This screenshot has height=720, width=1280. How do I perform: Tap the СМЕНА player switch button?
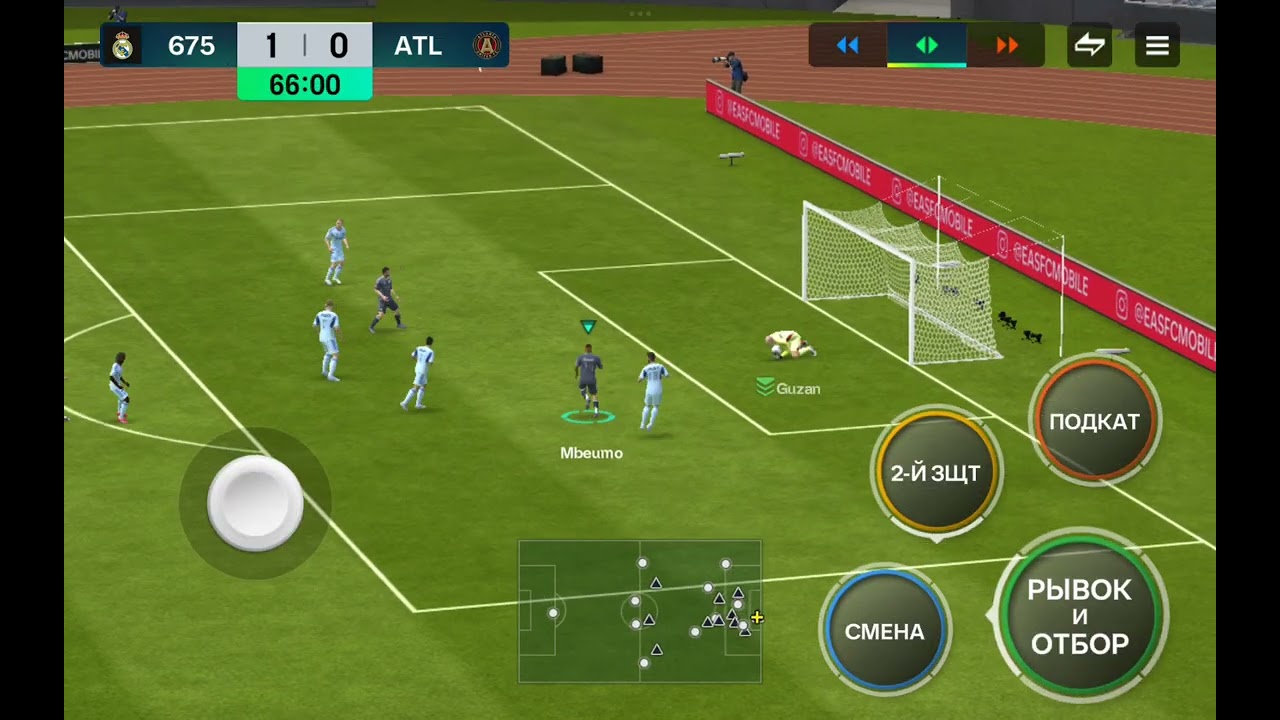coord(884,631)
